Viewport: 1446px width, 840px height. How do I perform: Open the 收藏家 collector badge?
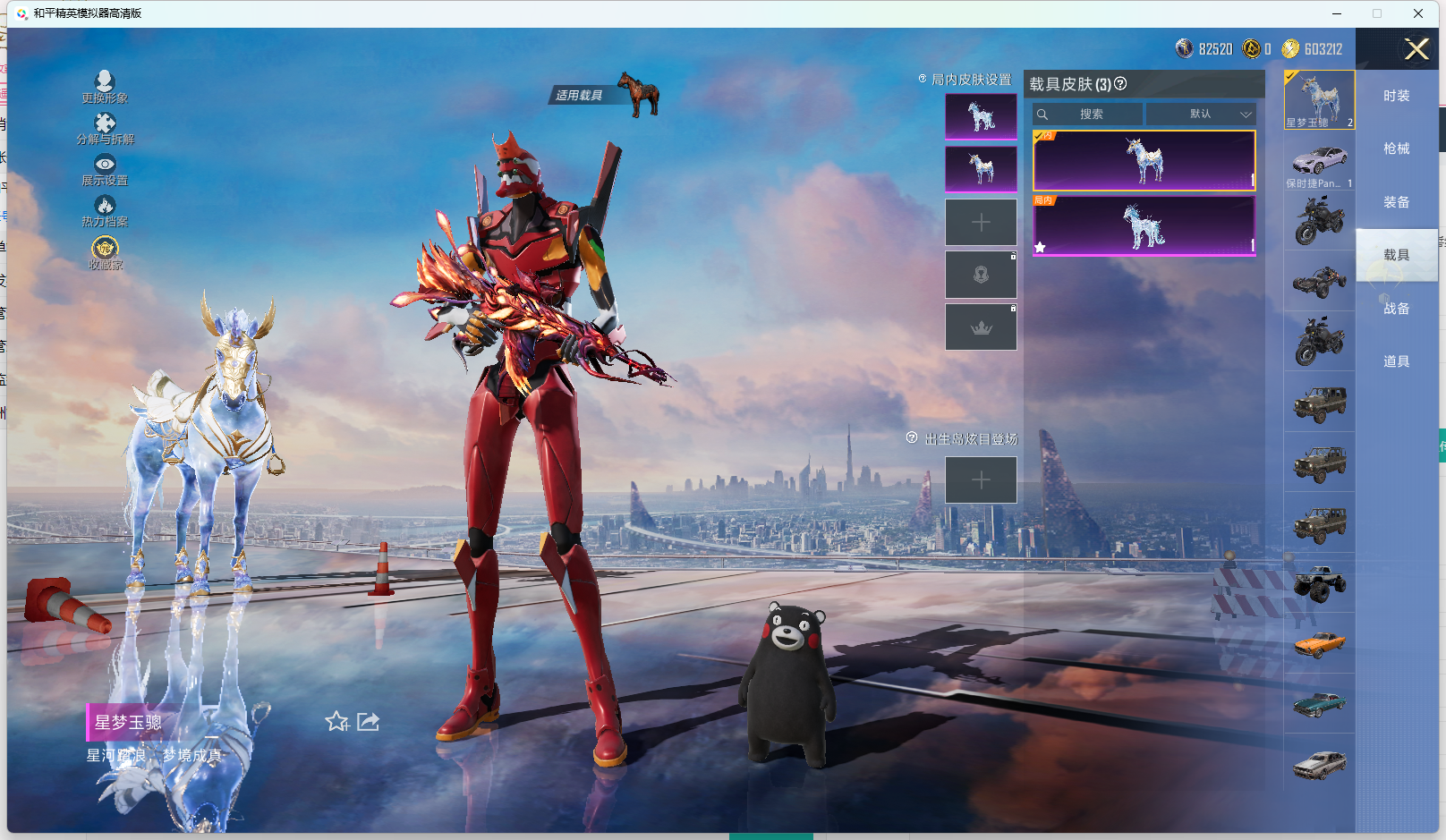coord(105,252)
